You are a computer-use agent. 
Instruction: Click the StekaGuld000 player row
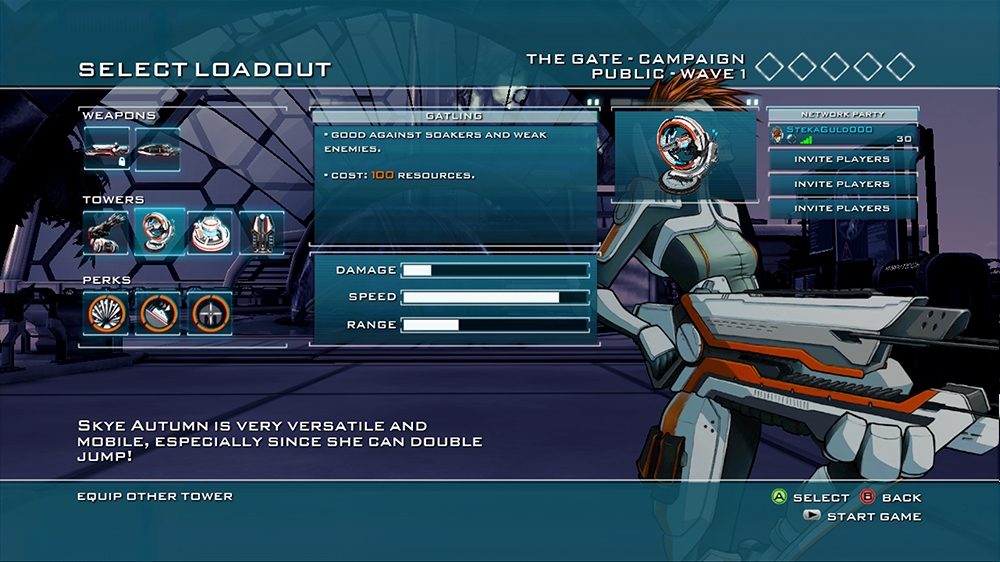(x=842, y=134)
